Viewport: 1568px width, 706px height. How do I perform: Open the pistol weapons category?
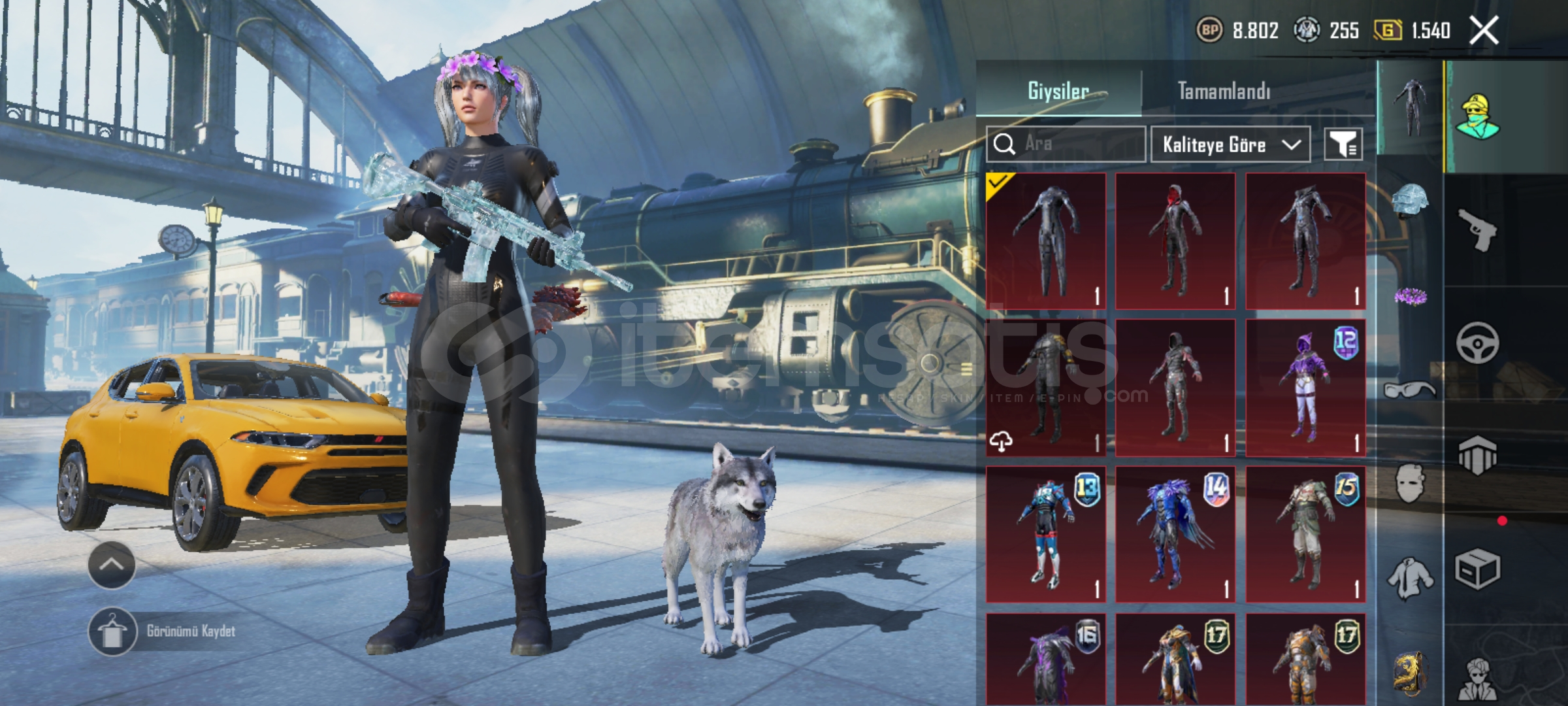point(1478,229)
